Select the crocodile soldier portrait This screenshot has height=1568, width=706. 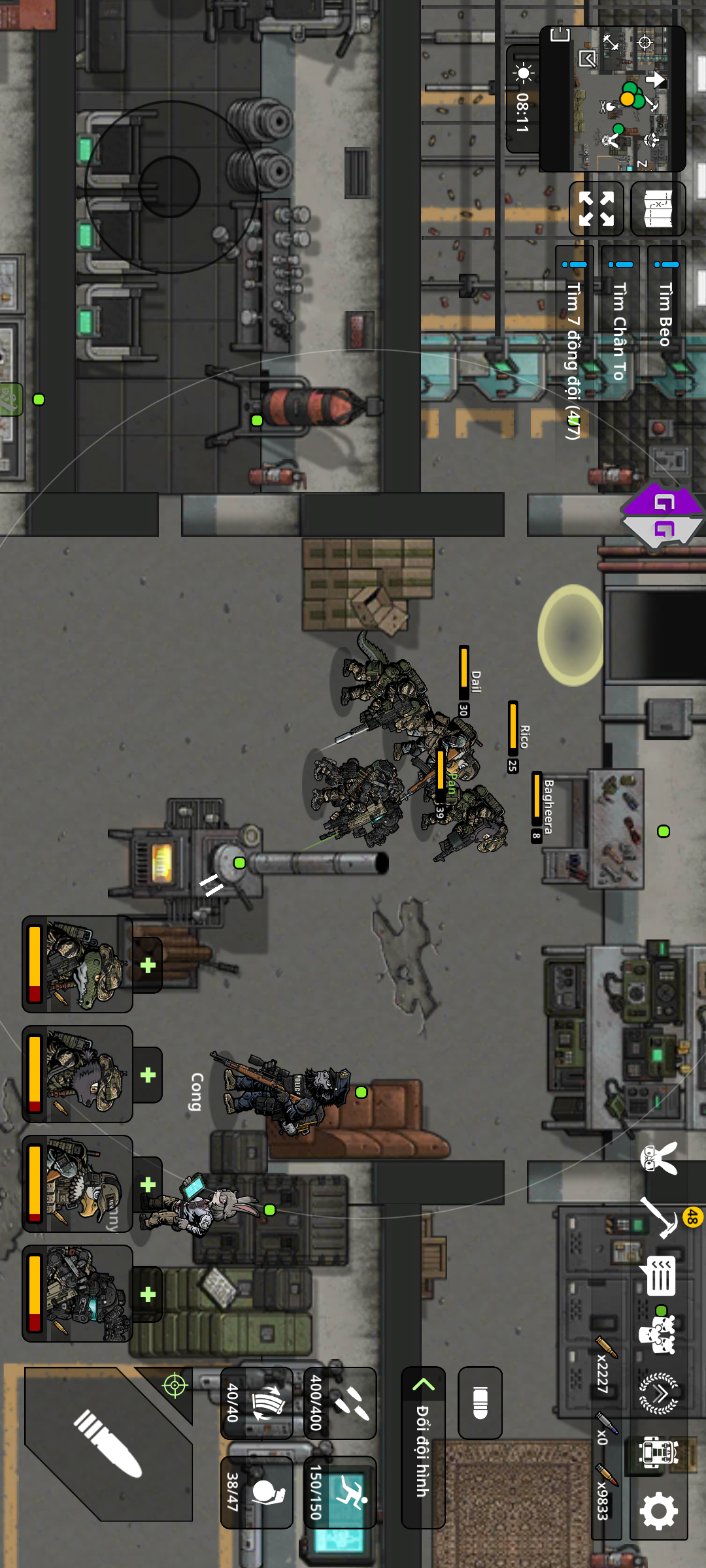click(x=78, y=964)
